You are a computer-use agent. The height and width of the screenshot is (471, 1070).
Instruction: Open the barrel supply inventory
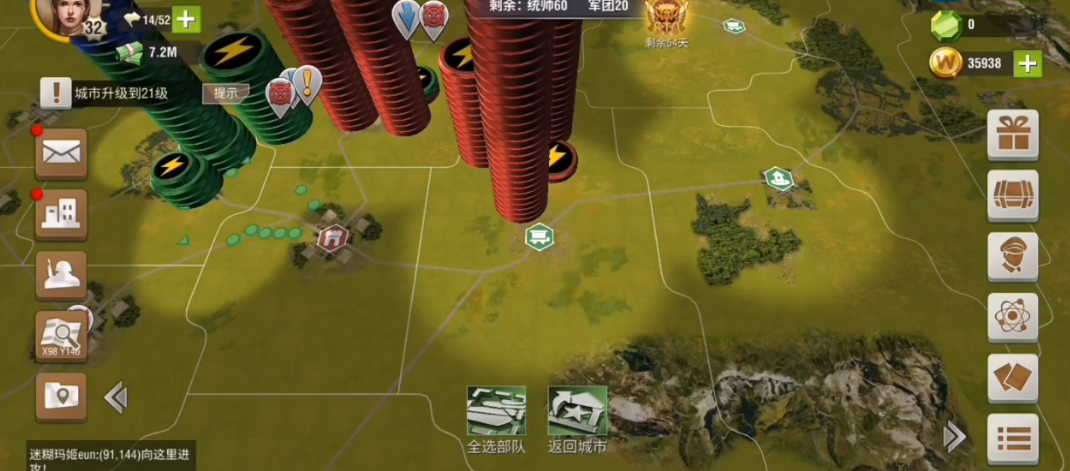tap(1012, 195)
